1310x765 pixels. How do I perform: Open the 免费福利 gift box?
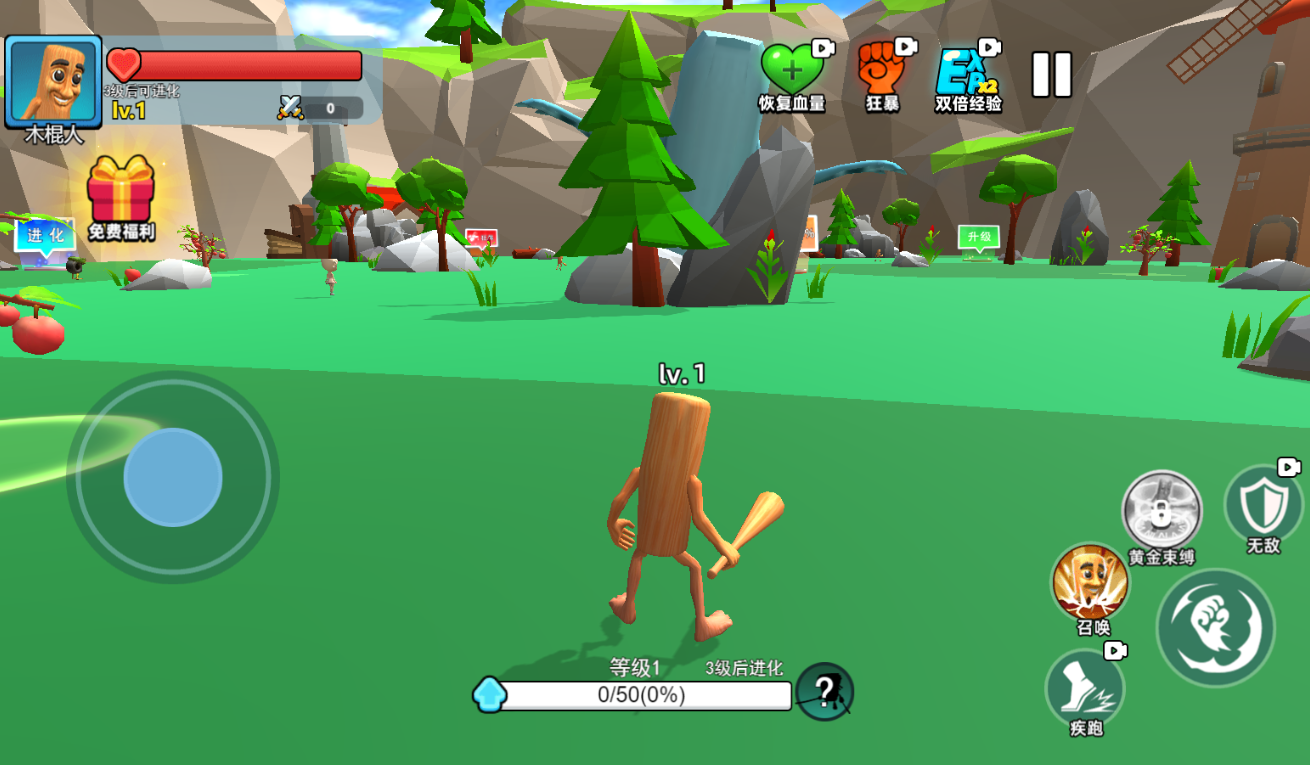coord(121,192)
